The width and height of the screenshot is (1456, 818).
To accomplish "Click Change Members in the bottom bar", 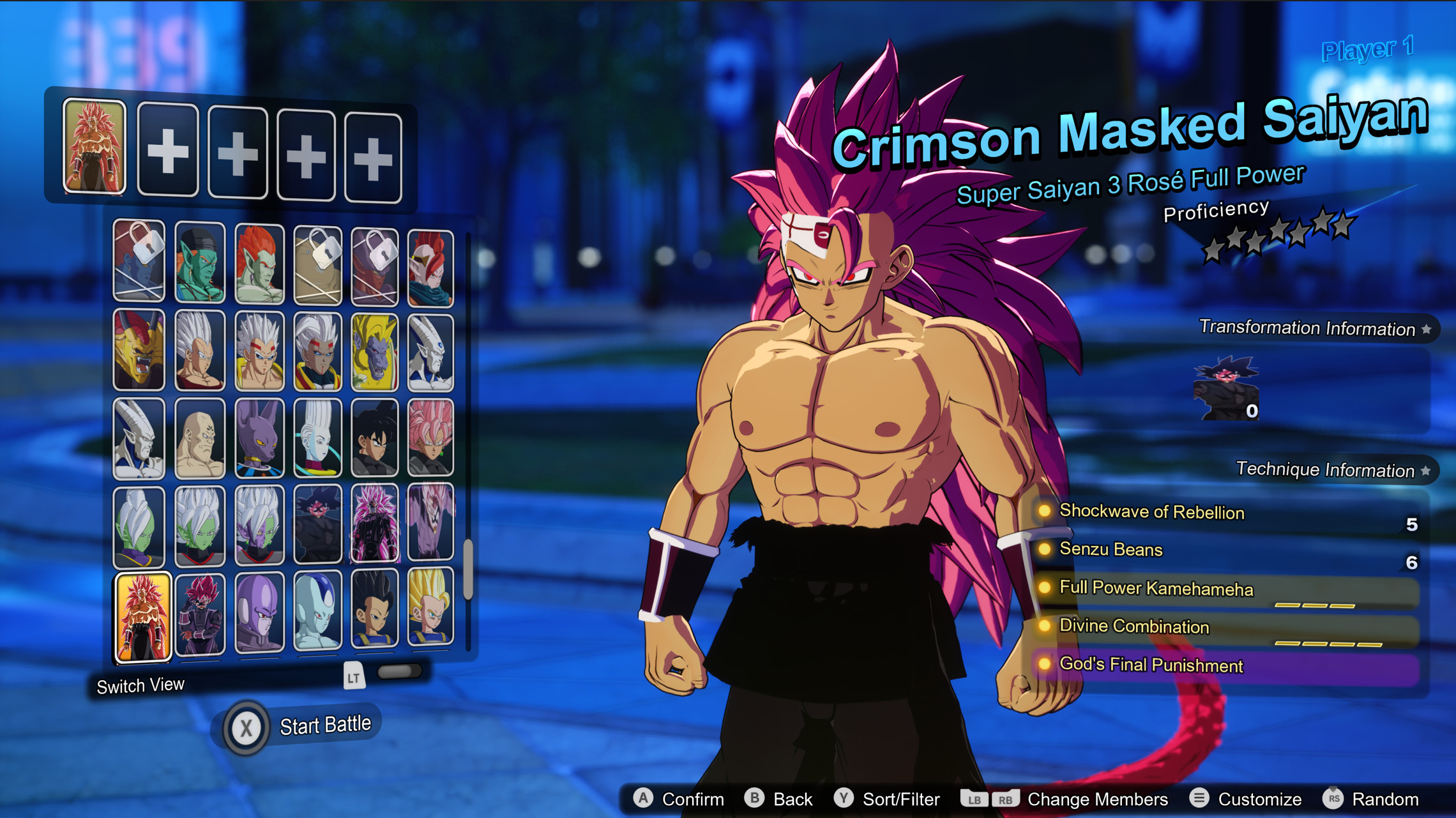I will [1098, 798].
